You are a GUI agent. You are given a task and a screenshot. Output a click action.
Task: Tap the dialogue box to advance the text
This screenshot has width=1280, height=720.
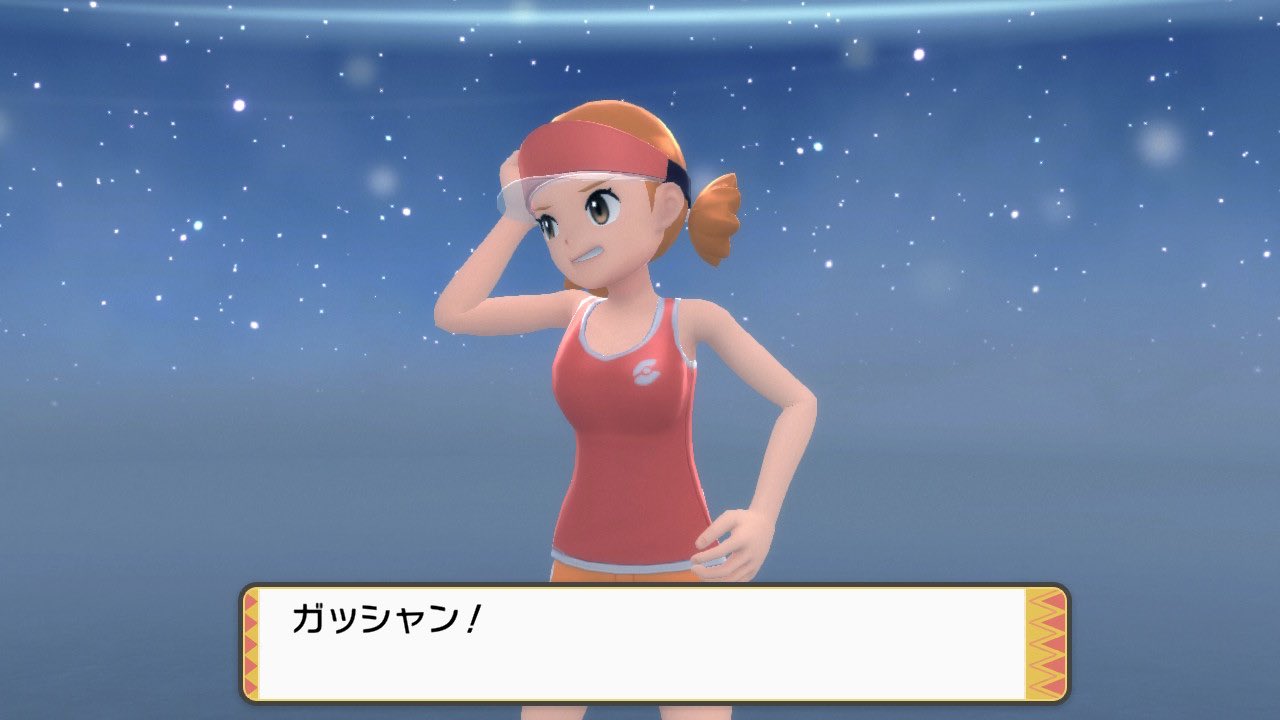640,645
